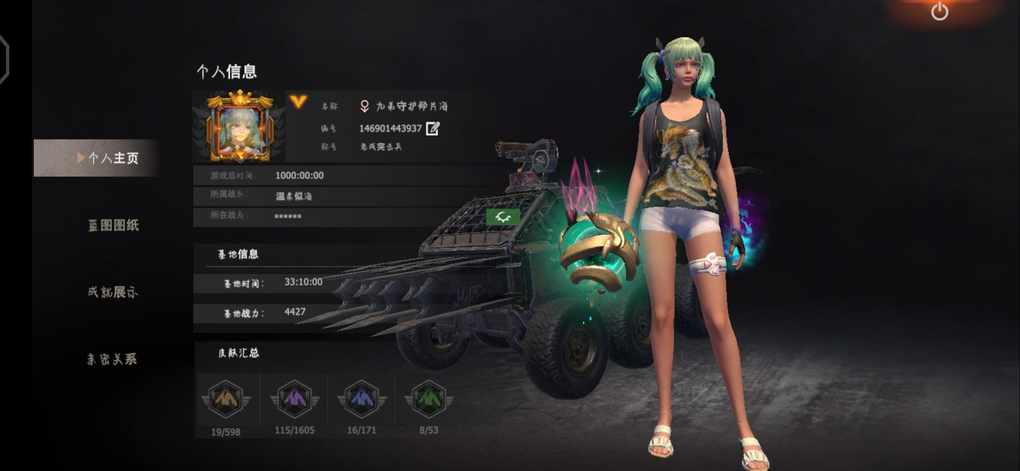Tap the orange V badge next to avatar
Image resolution: width=1020 pixels, height=471 pixels.
point(298,102)
